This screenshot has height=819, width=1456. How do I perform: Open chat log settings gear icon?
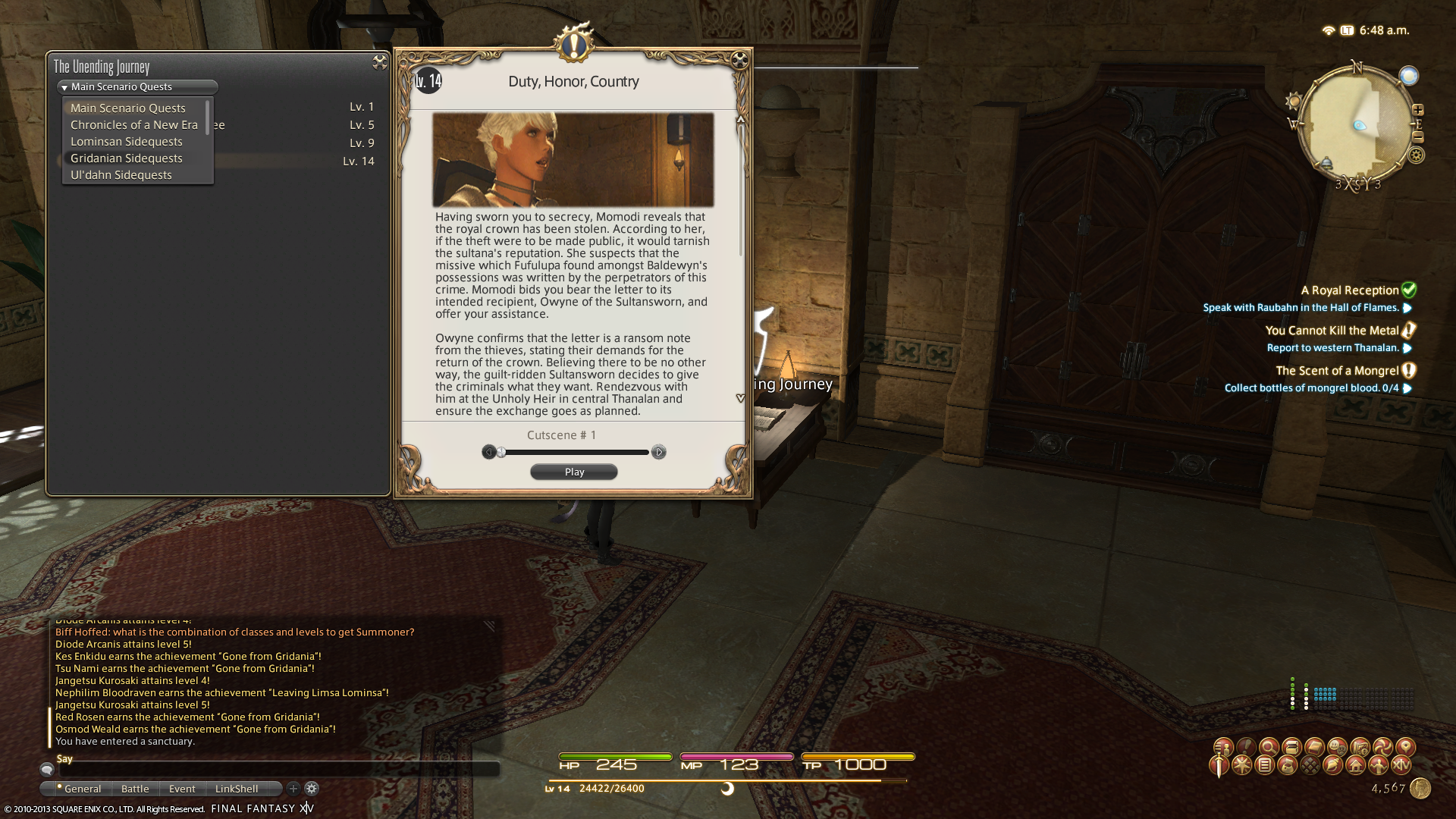coord(312,789)
